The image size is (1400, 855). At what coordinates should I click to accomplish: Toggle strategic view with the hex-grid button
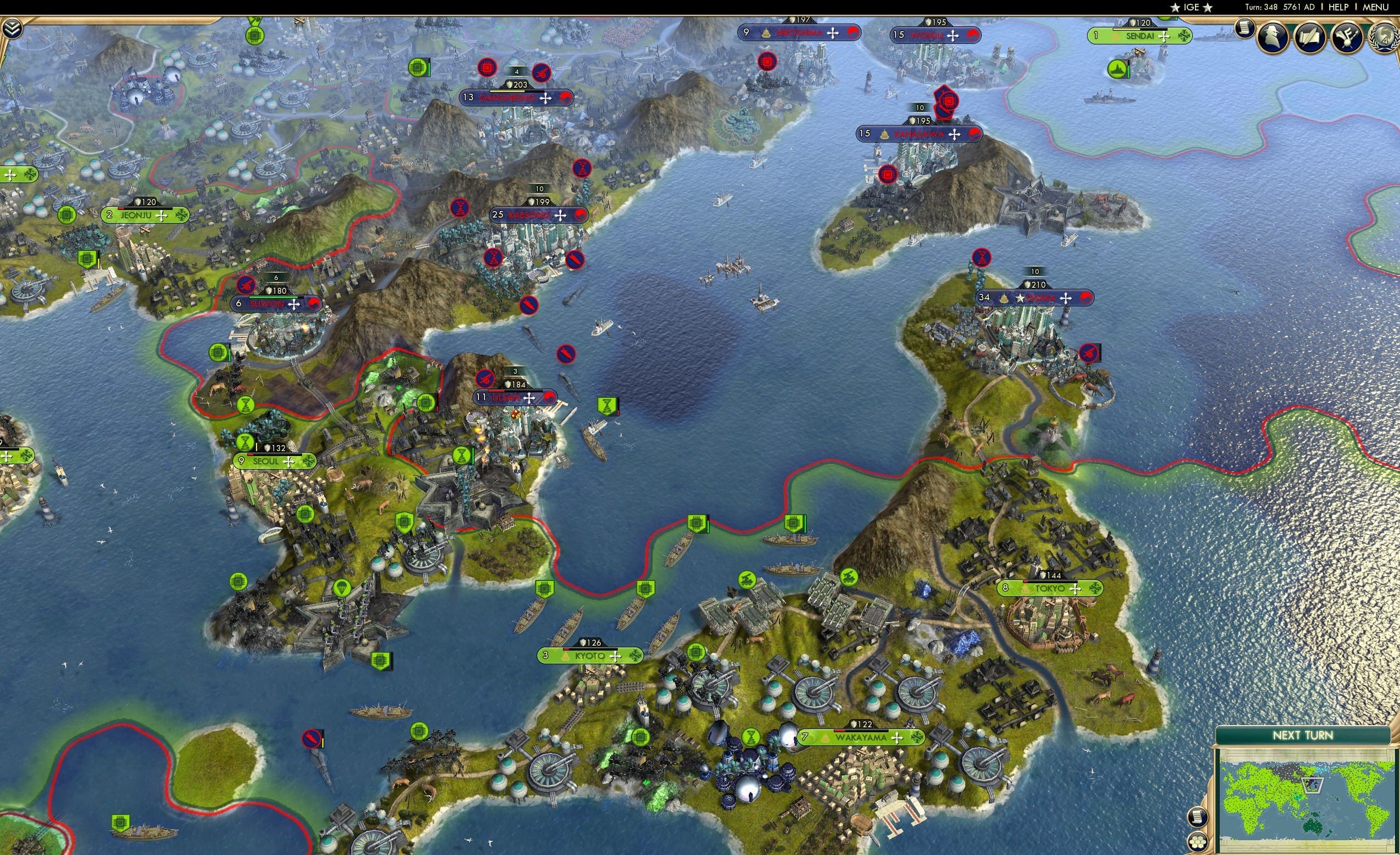point(1198,842)
